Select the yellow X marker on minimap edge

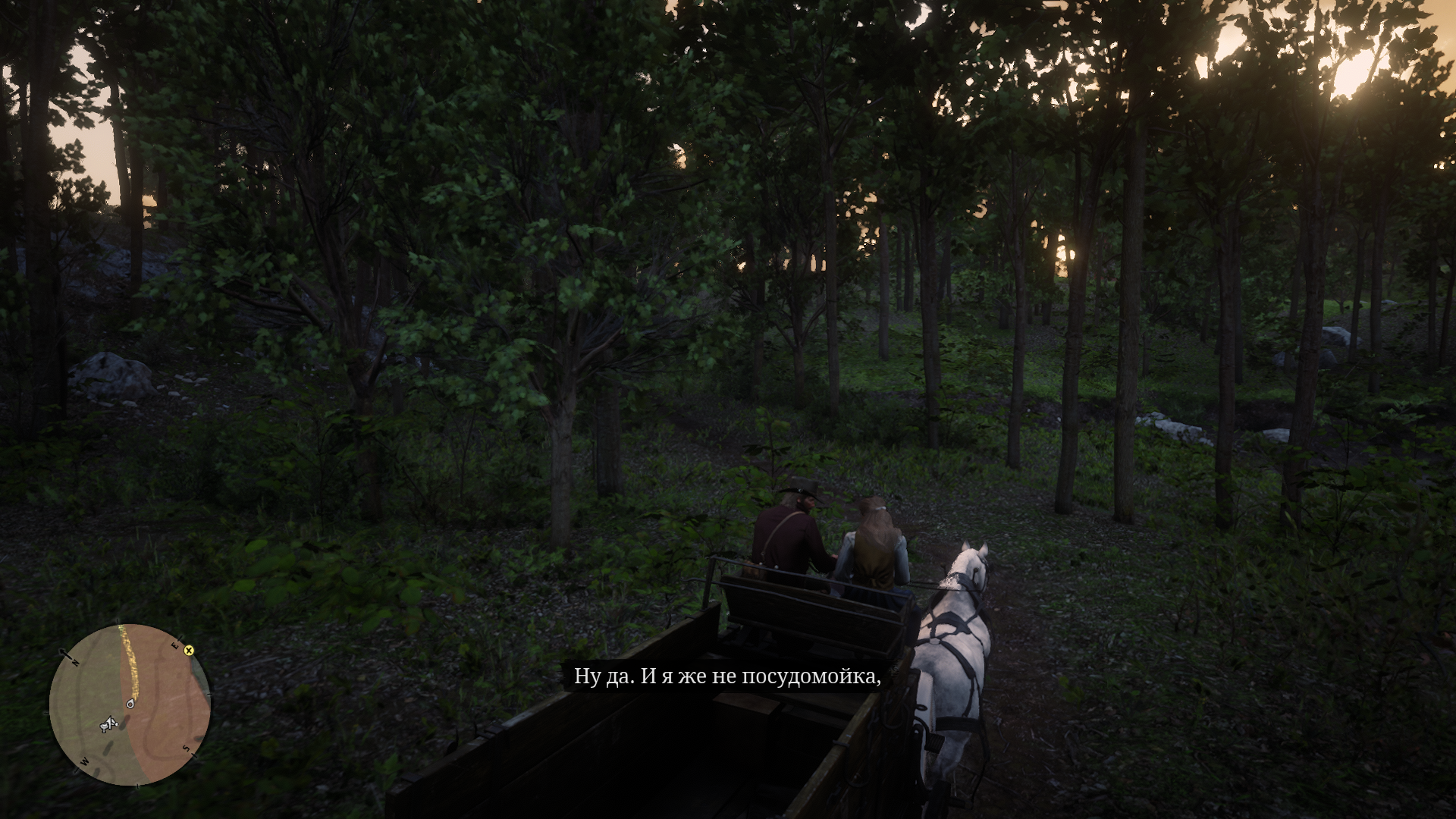[189, 651]
